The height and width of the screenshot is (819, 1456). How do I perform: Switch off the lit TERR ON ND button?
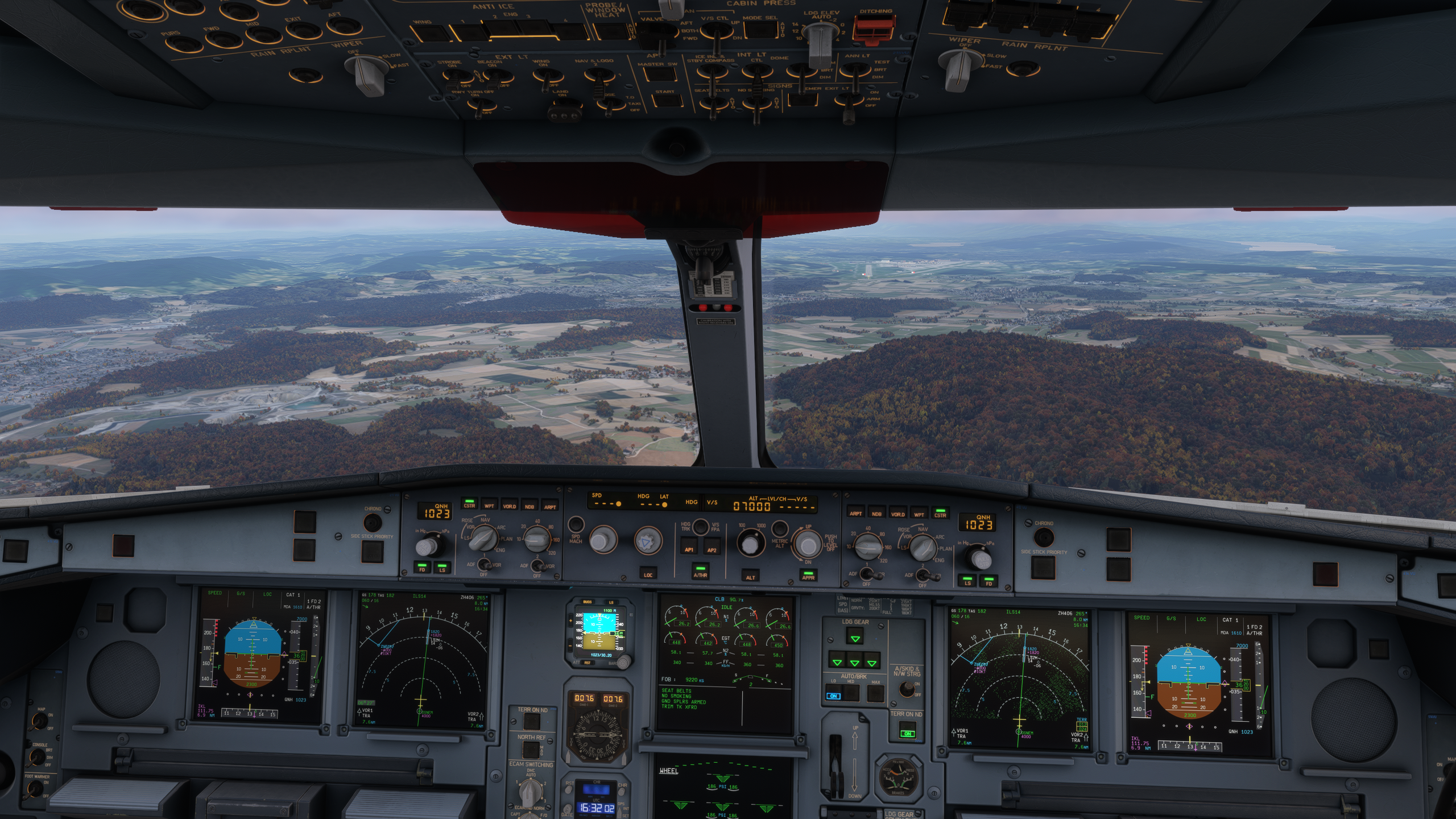pyautogui.click(x=907, y=730)
